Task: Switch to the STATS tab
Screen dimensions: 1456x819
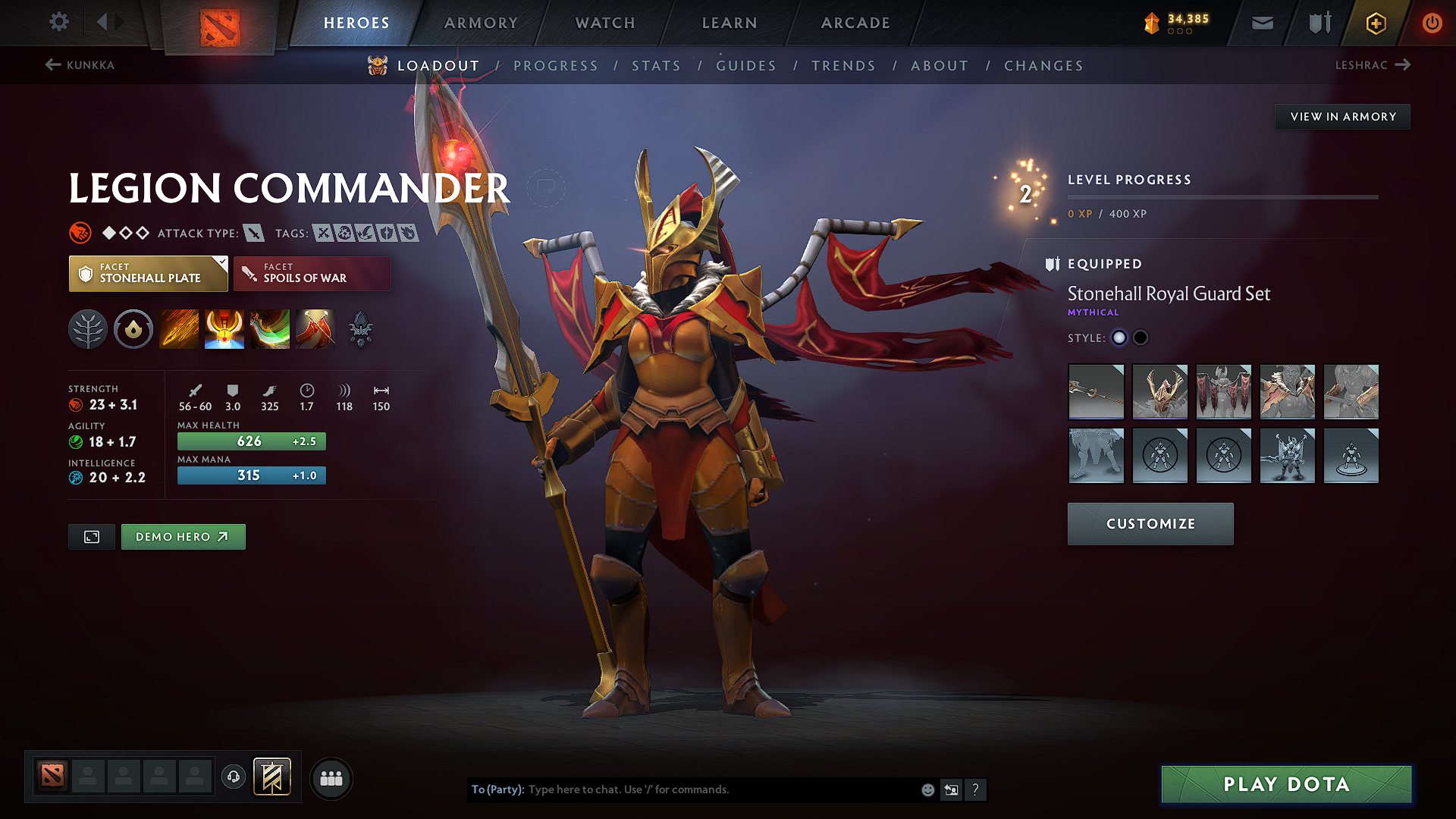Action: tap(656, 66)
